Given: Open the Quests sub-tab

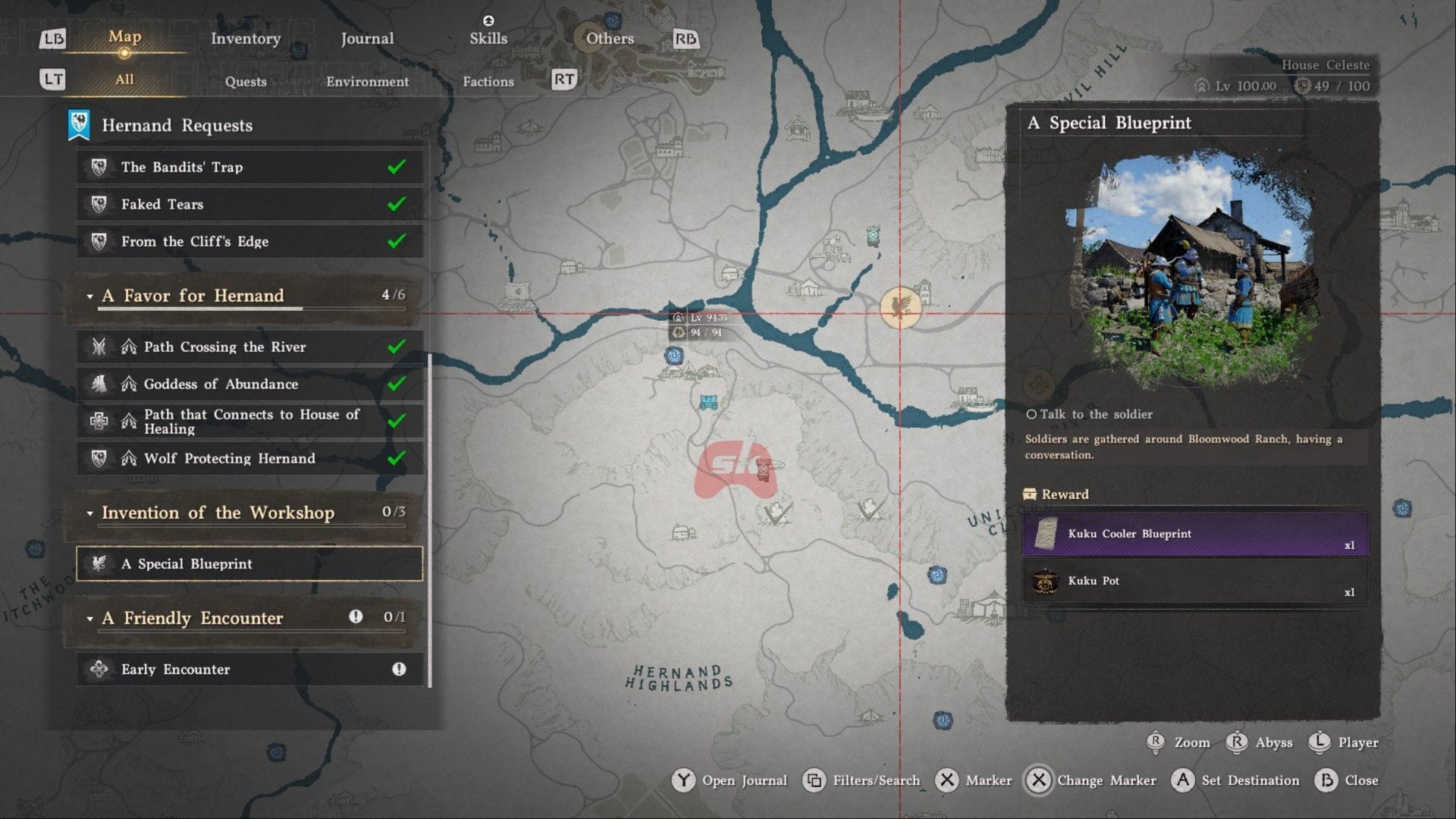Looking at the screenshot, I should pos(246,81).
